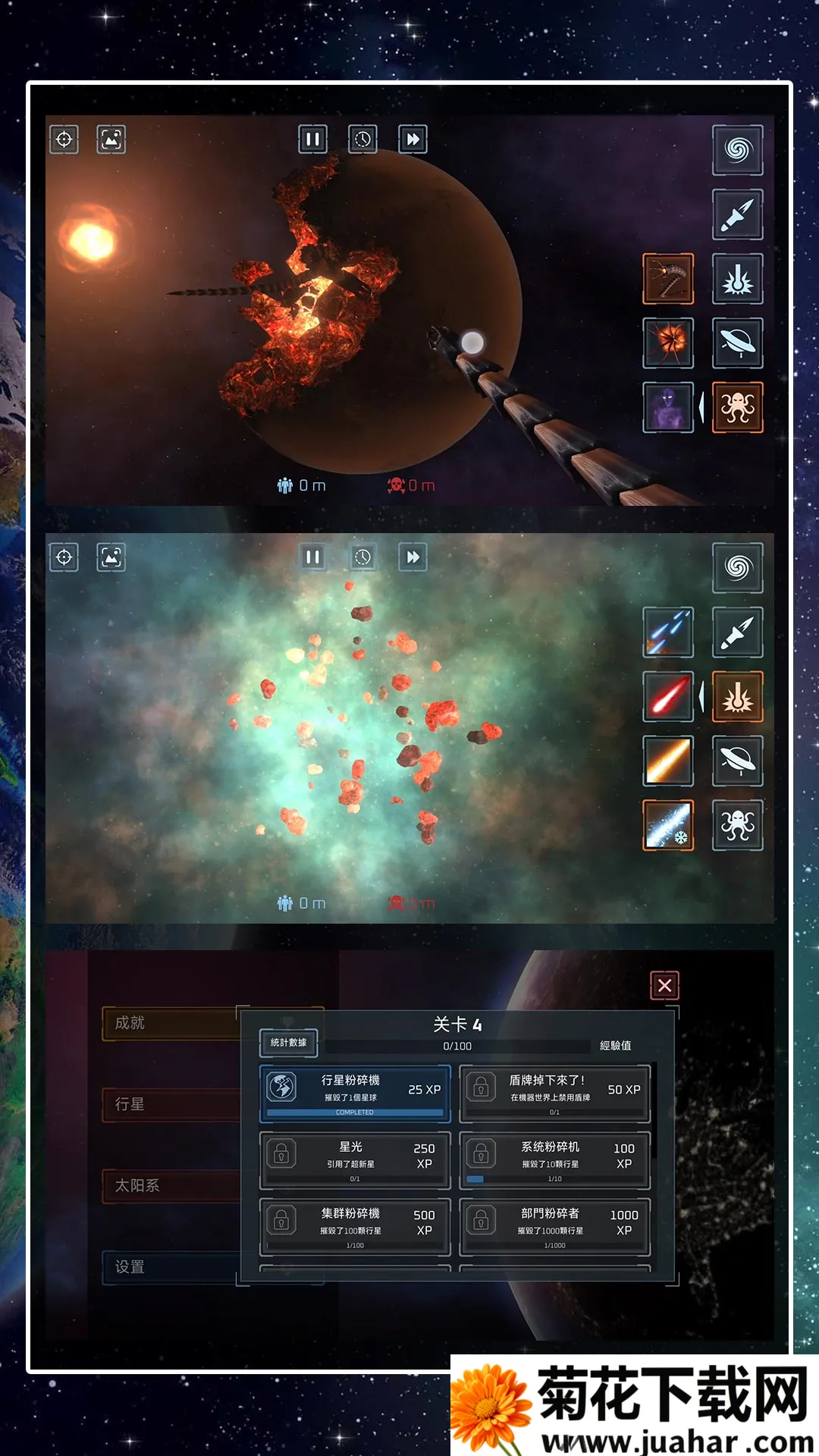Close the achievements panel with the red X

(664, 985)
